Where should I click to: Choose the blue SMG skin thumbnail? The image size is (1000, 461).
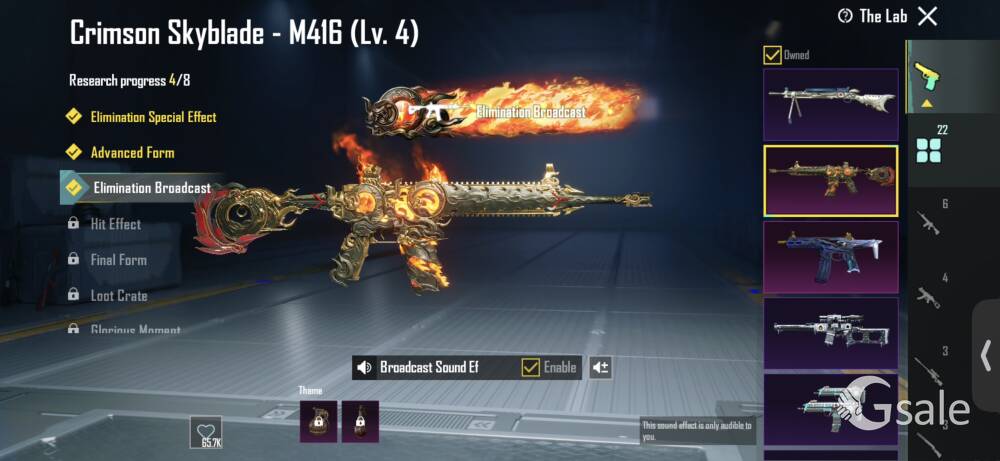pyautogui.click(x=830, y=257)
